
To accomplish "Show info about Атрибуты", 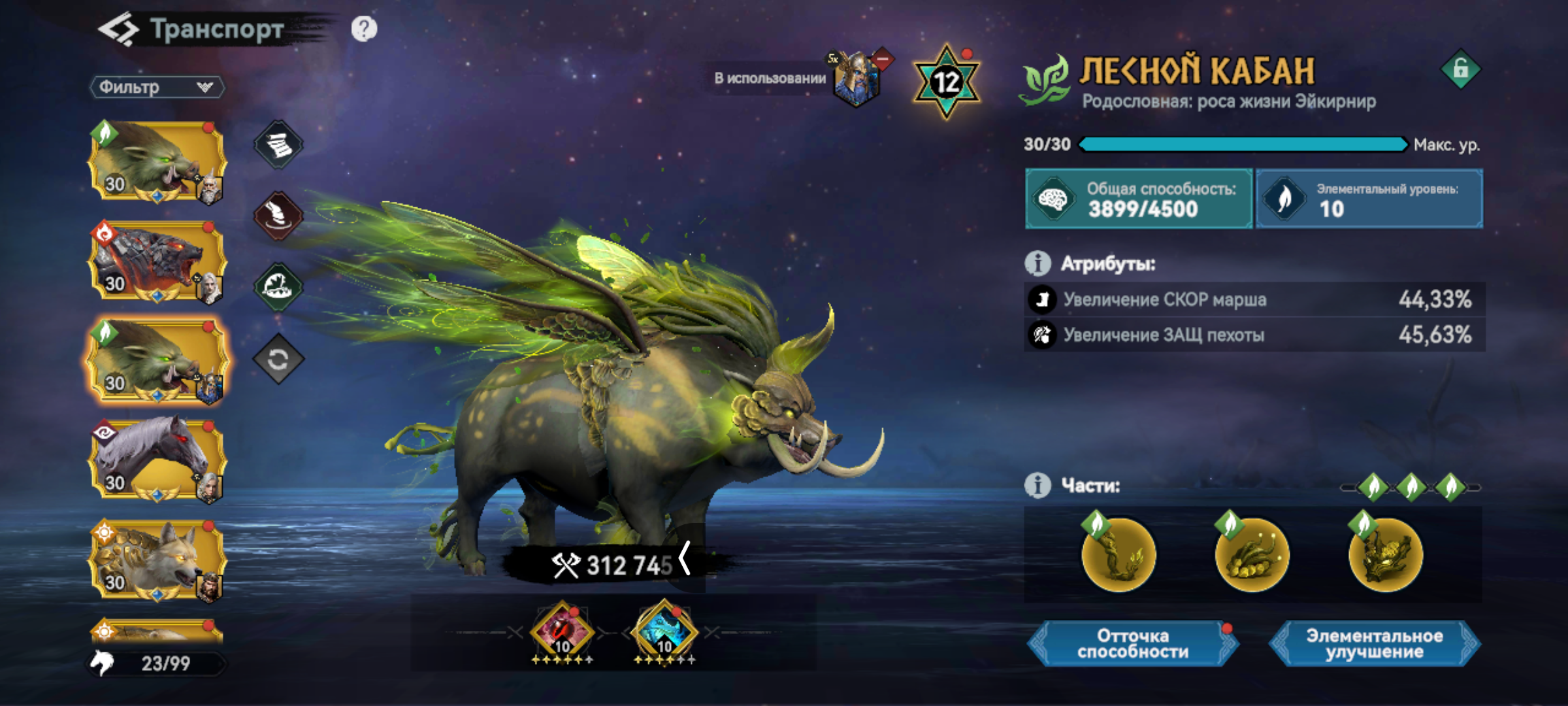I will point(1037,263).
